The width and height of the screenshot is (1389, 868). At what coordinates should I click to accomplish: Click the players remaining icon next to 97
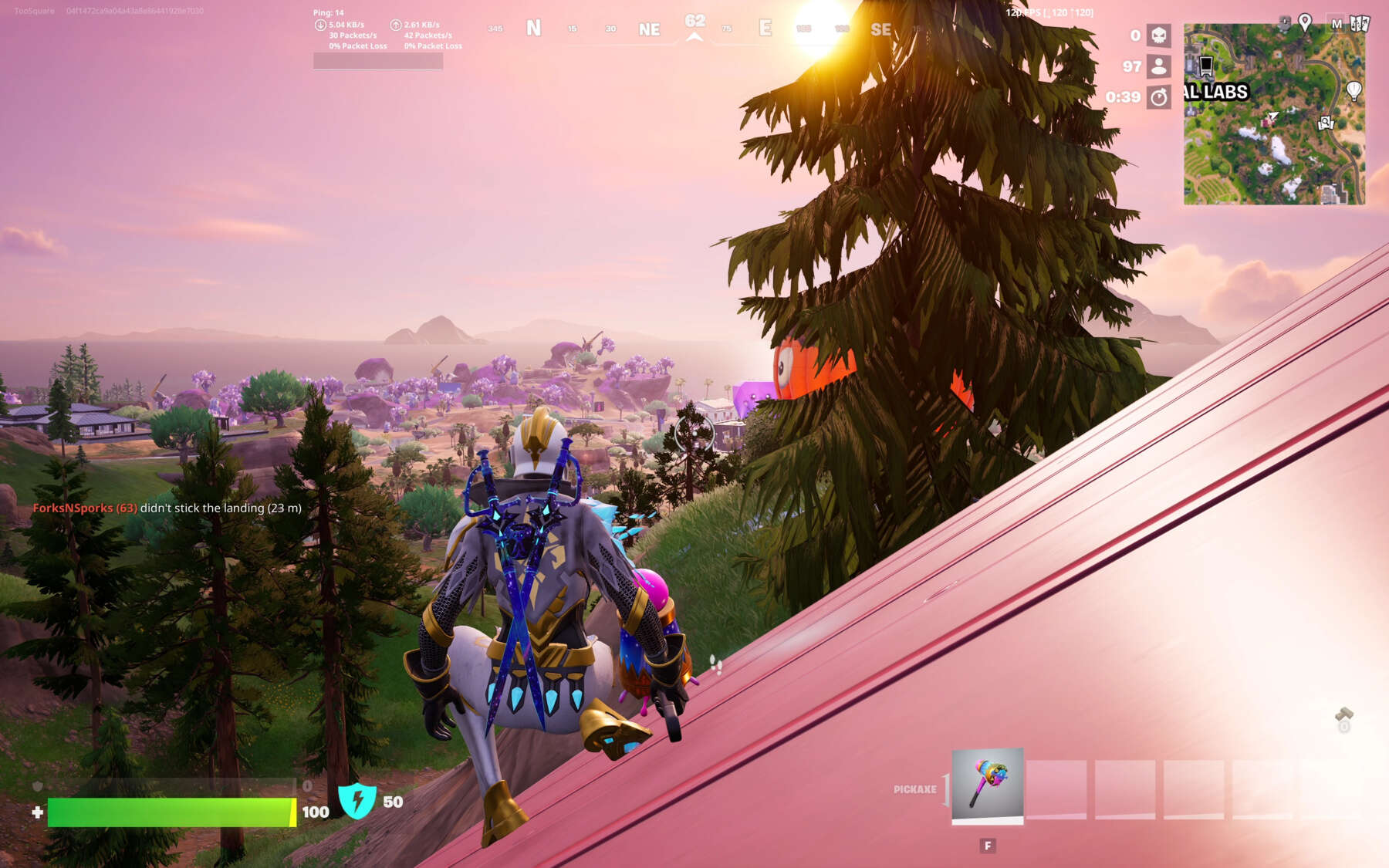(1159, 67)
